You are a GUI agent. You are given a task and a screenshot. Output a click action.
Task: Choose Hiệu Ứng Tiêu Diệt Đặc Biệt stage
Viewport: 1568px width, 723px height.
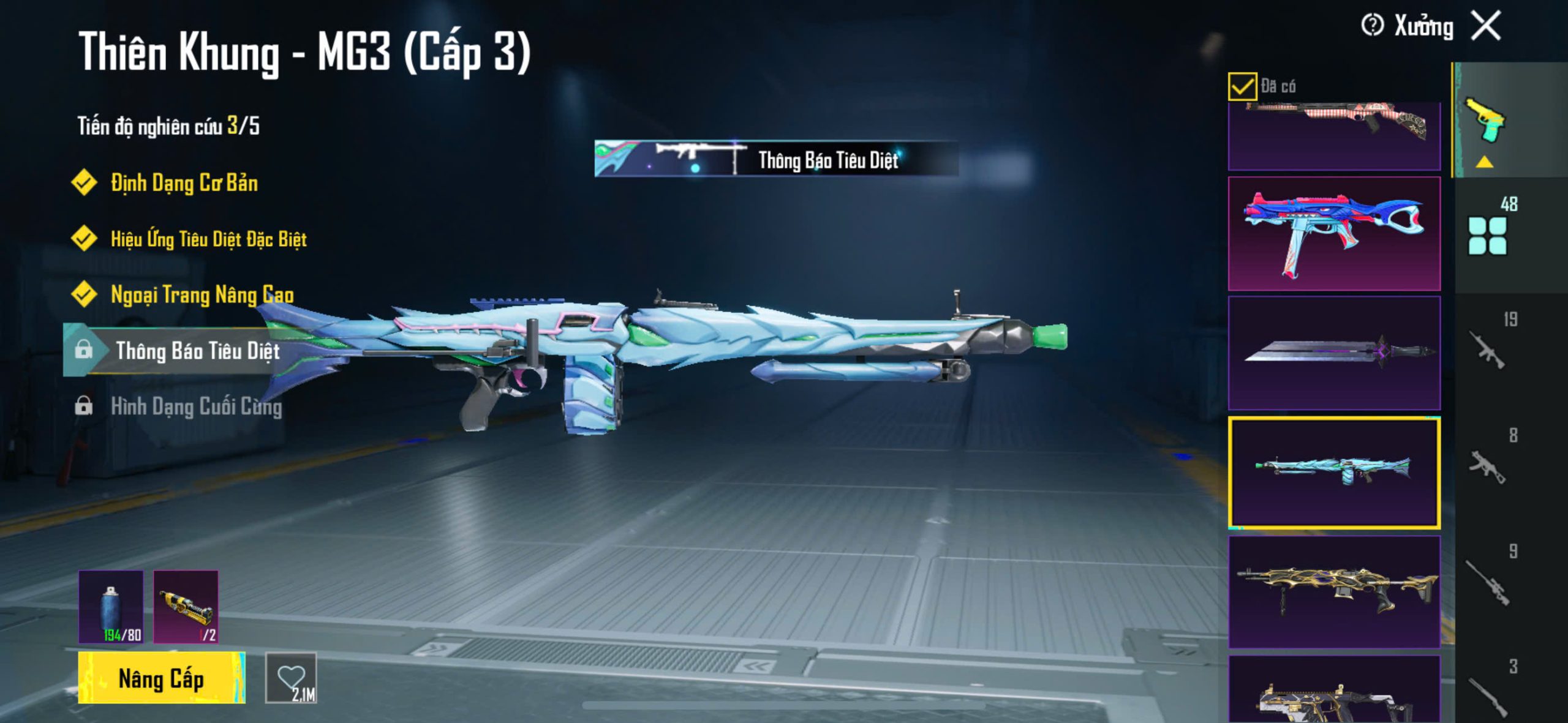tap(208, 239)
